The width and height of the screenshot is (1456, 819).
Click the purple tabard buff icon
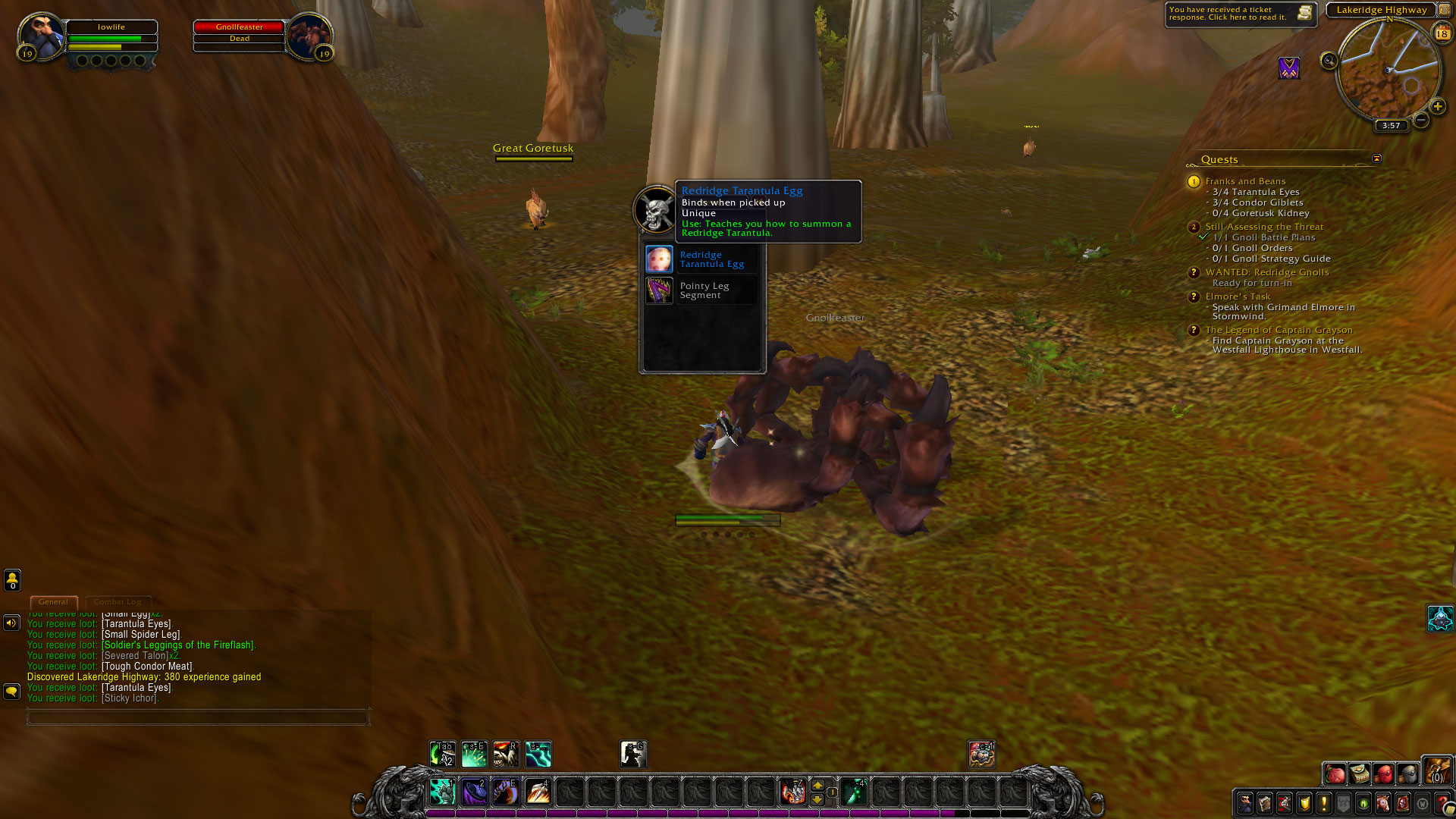pyautogui.click(x=1288, y=68)
